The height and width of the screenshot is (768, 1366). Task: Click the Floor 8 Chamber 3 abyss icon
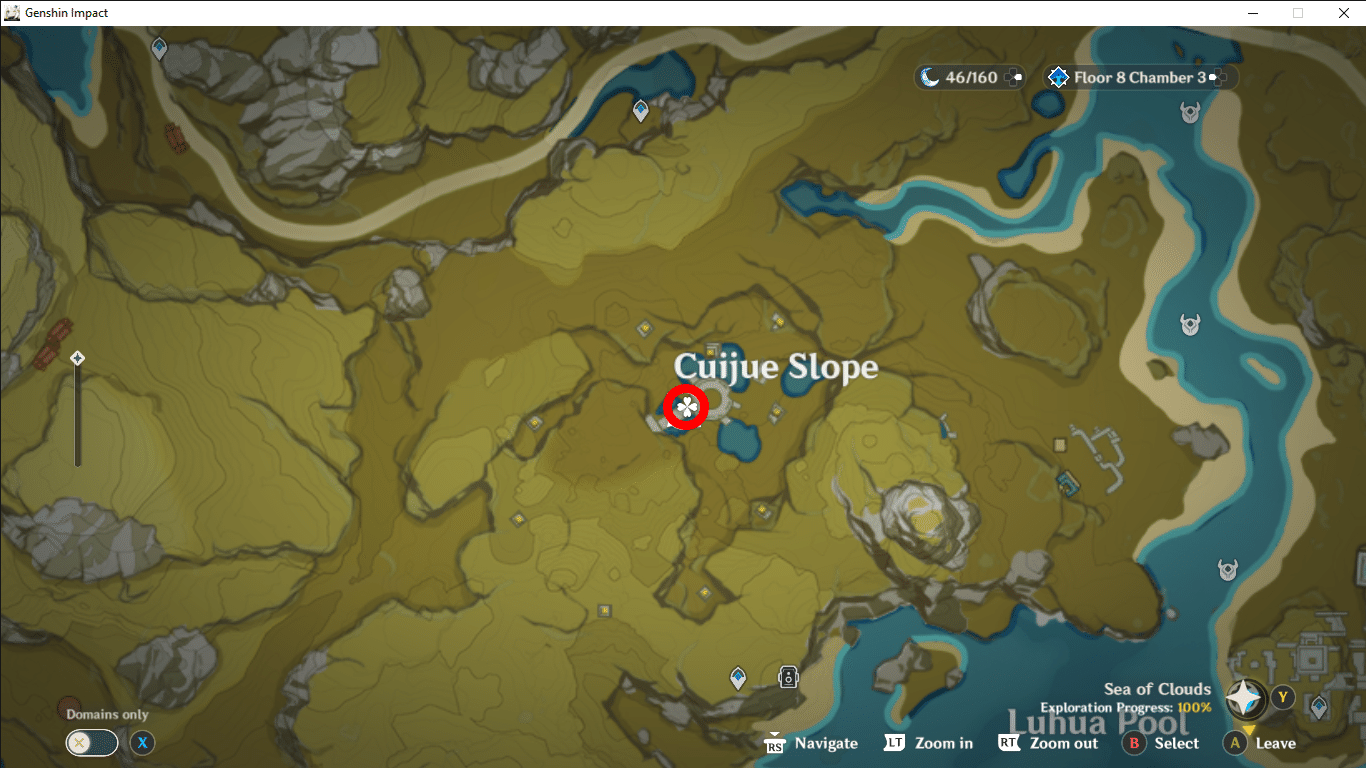[x=1058, y=77]
